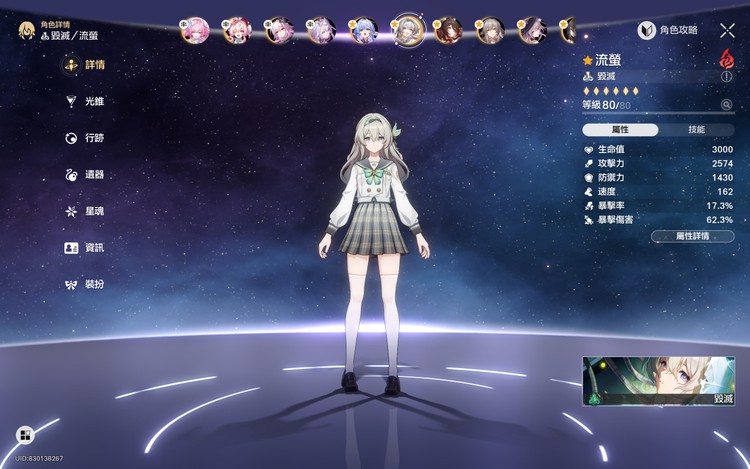Open the 裝扮 (Outfit) menu
Image resolution: width=750 pixels, height=469 pixels.
click(x=84, y=284)
